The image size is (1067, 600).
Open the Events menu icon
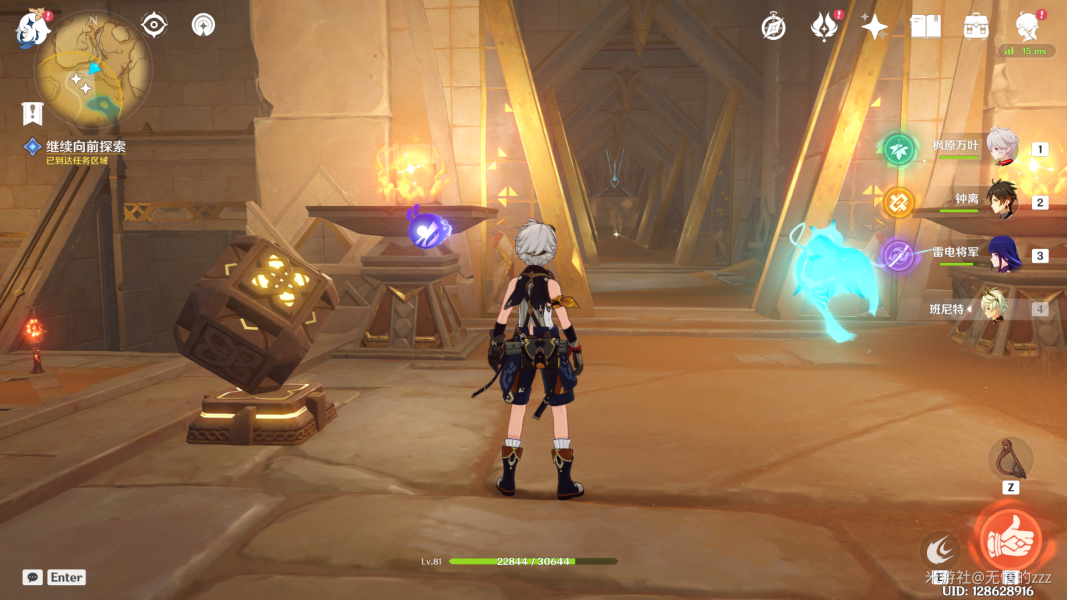coord(824,27)
